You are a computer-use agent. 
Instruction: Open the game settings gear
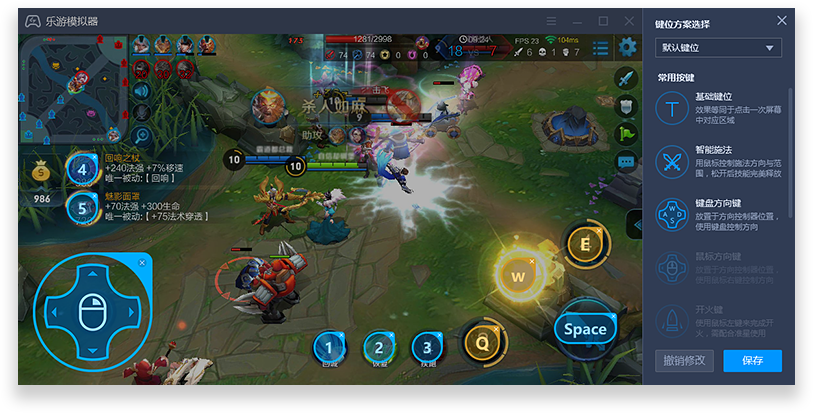(627, 46)
